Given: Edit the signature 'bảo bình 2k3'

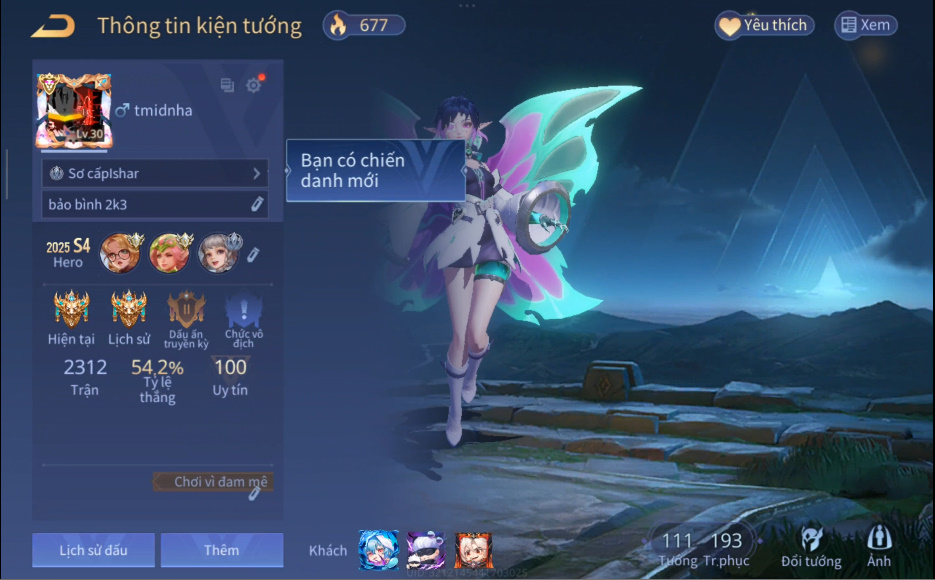Looking at the screenshot, I should pos(257,204).
